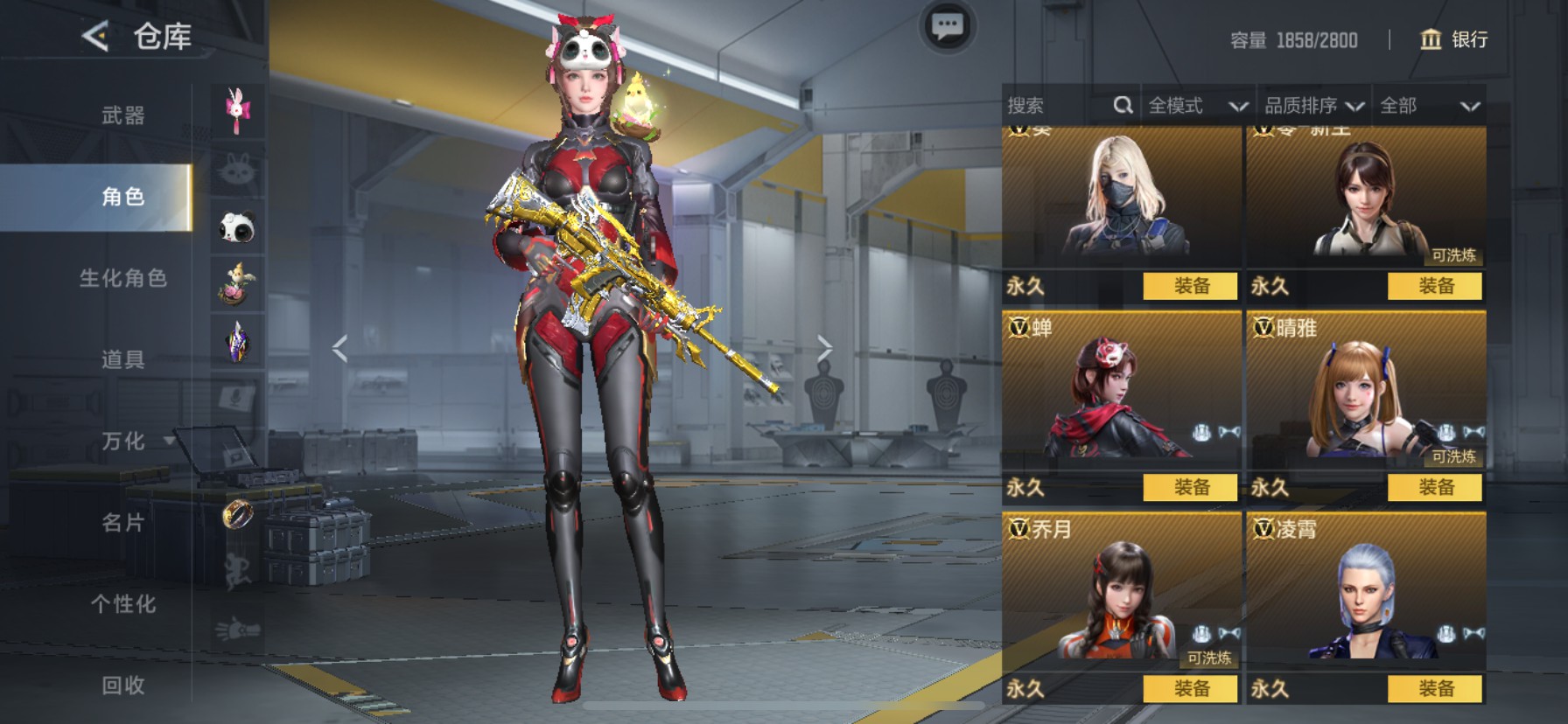1568x724 pixels.
Task: Open the 品质排序 sort dropdown
Action: (1313, 106)
